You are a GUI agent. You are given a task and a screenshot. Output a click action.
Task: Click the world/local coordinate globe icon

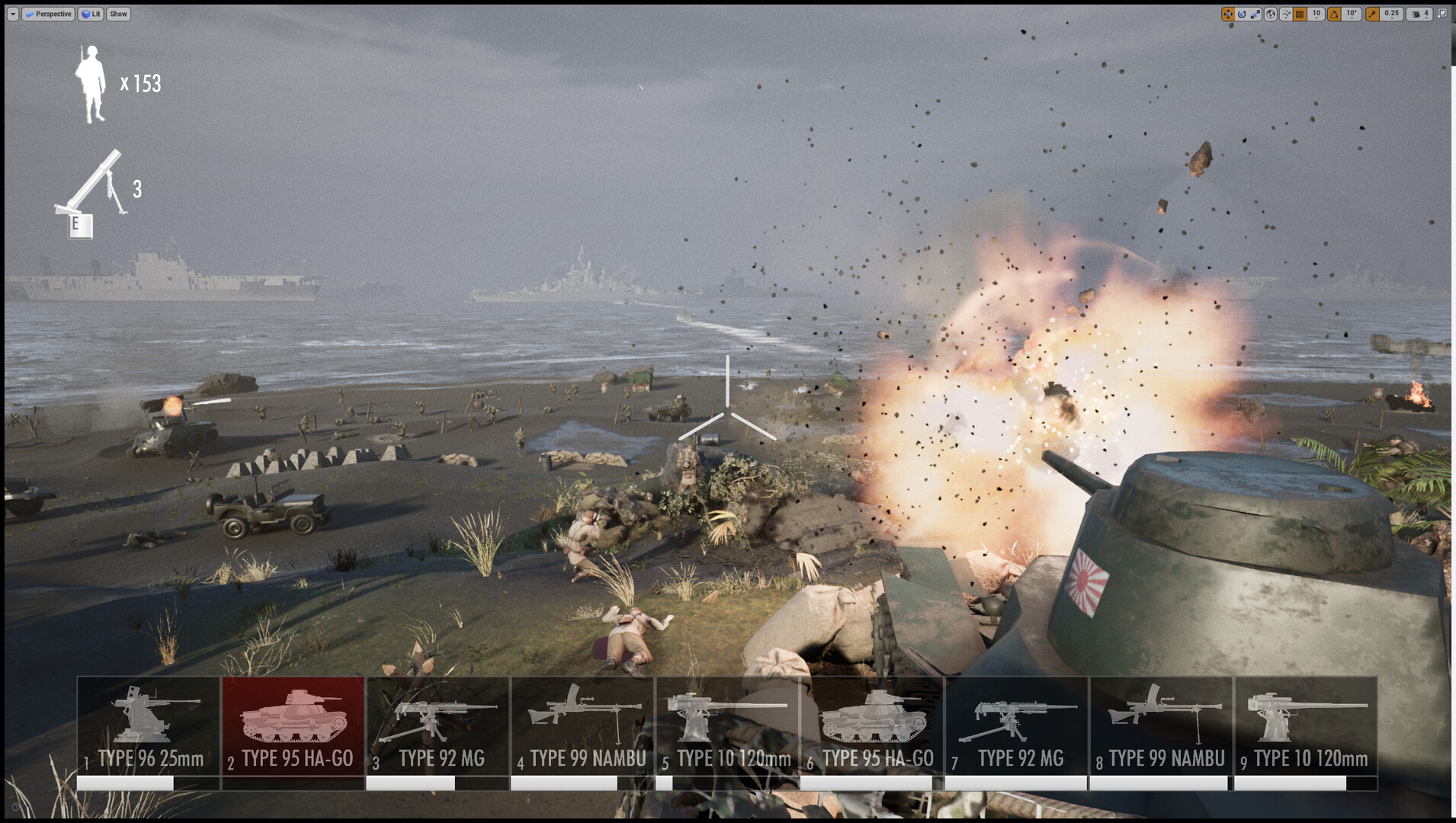tap(1272, 14)
